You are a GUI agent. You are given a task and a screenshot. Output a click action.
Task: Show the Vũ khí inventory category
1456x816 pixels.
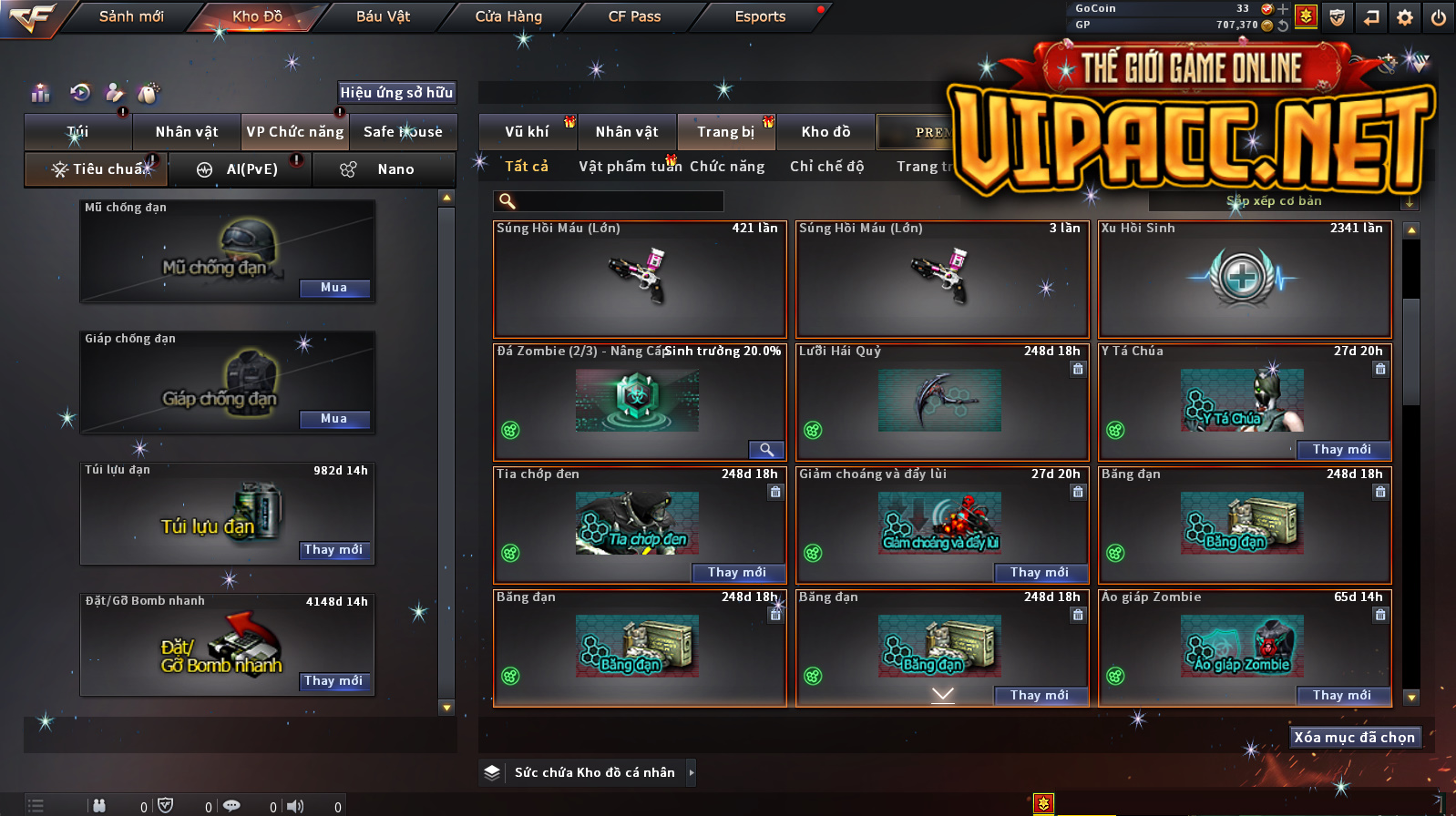527,132
